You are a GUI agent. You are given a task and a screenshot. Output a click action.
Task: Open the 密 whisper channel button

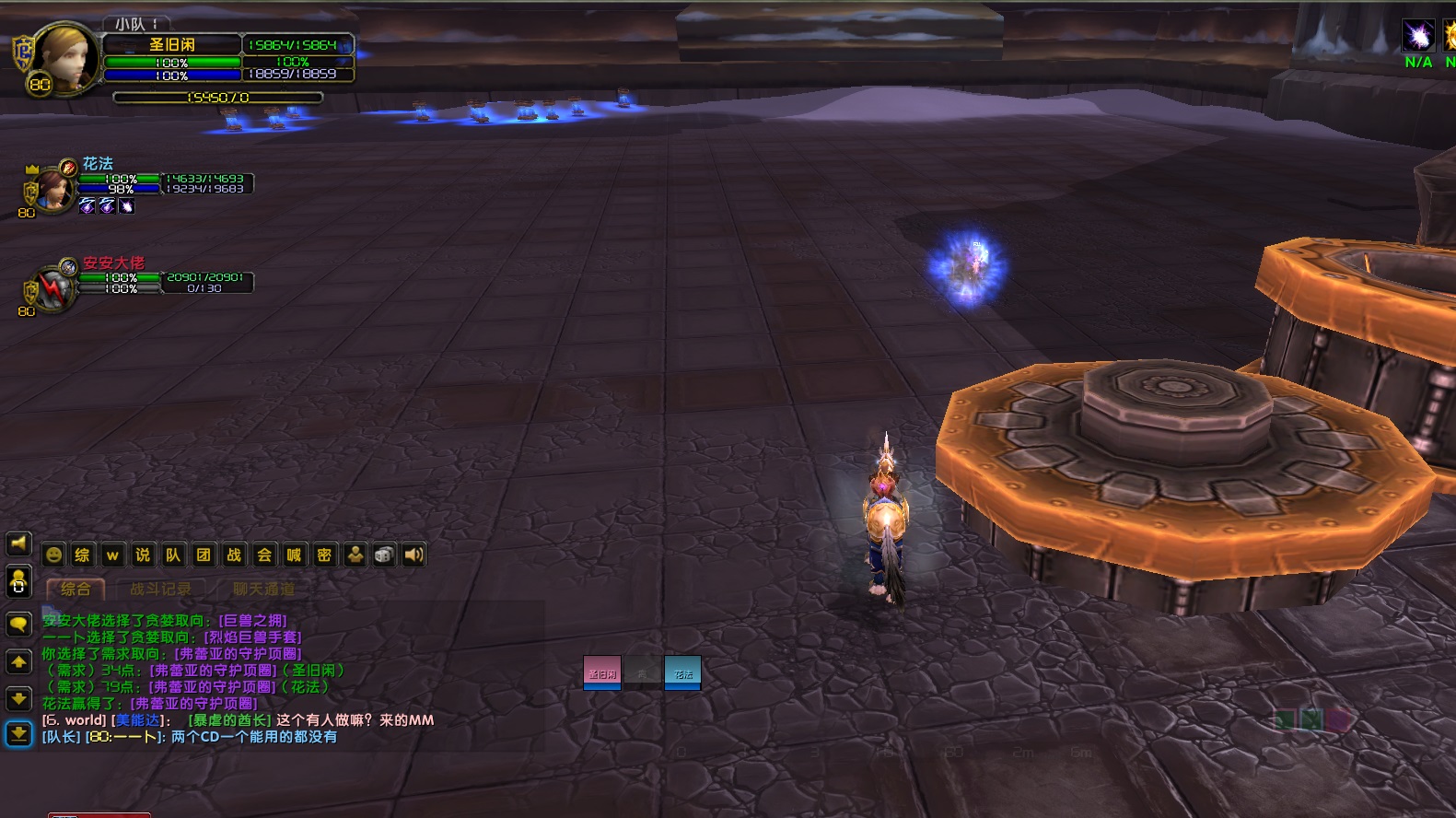tap(324, 555)
